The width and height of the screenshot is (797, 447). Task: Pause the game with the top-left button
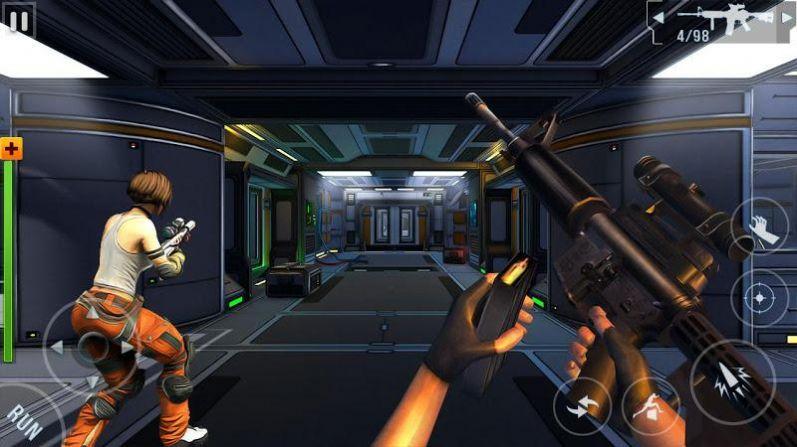(18, 21)
